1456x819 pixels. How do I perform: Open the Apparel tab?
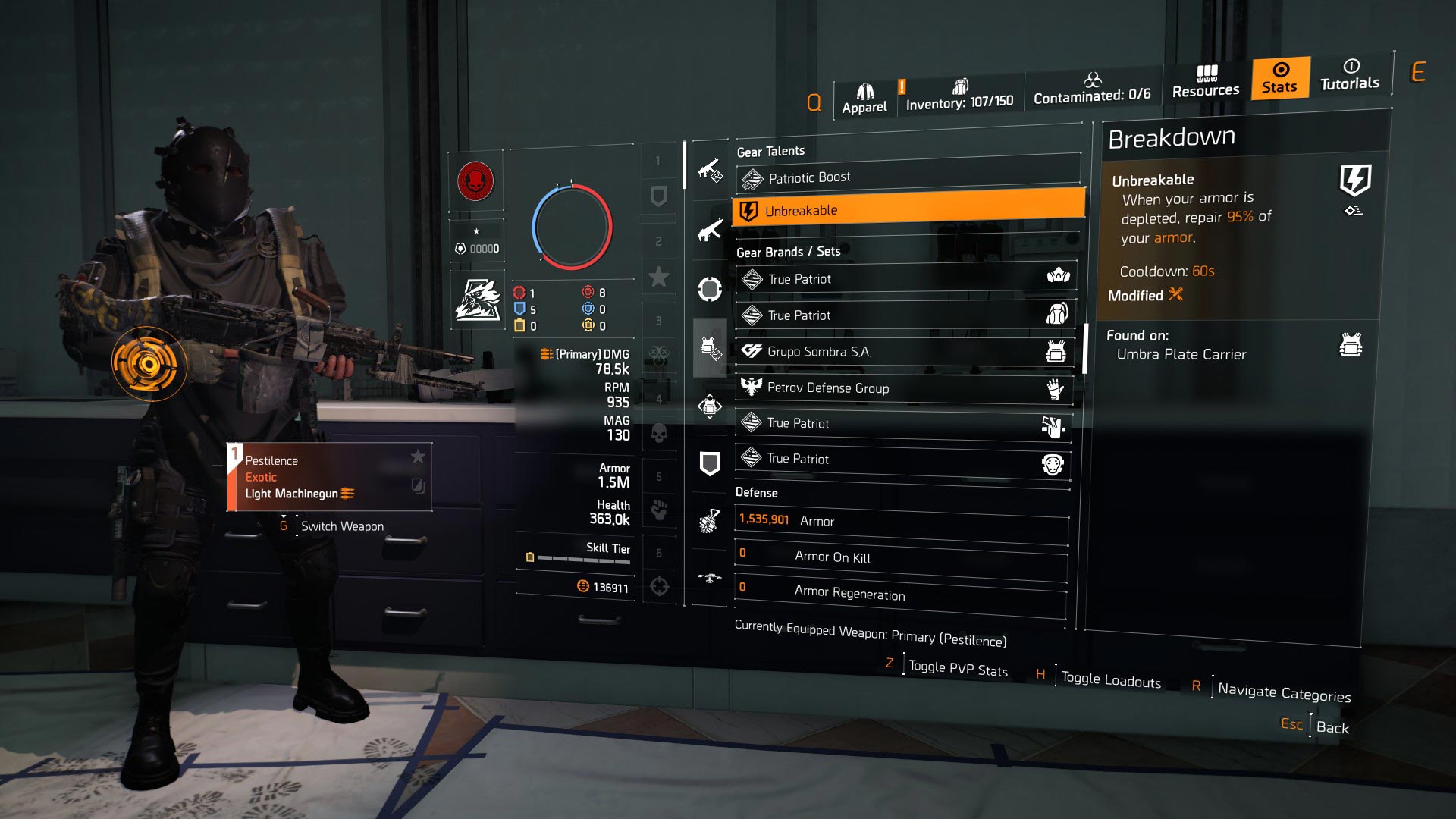coord(864,95)
